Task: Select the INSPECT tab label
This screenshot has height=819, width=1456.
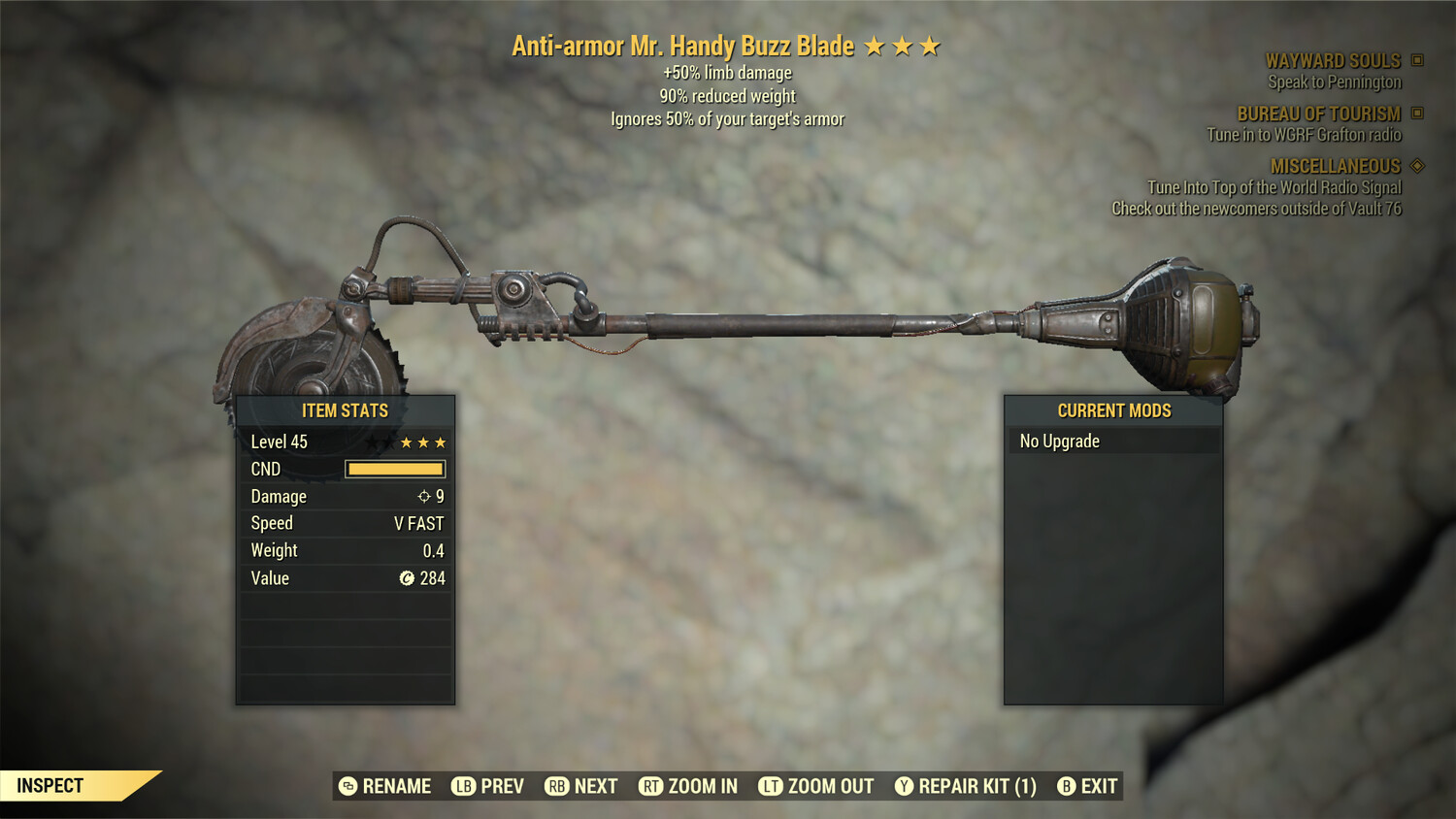Action: pos(50,785)
